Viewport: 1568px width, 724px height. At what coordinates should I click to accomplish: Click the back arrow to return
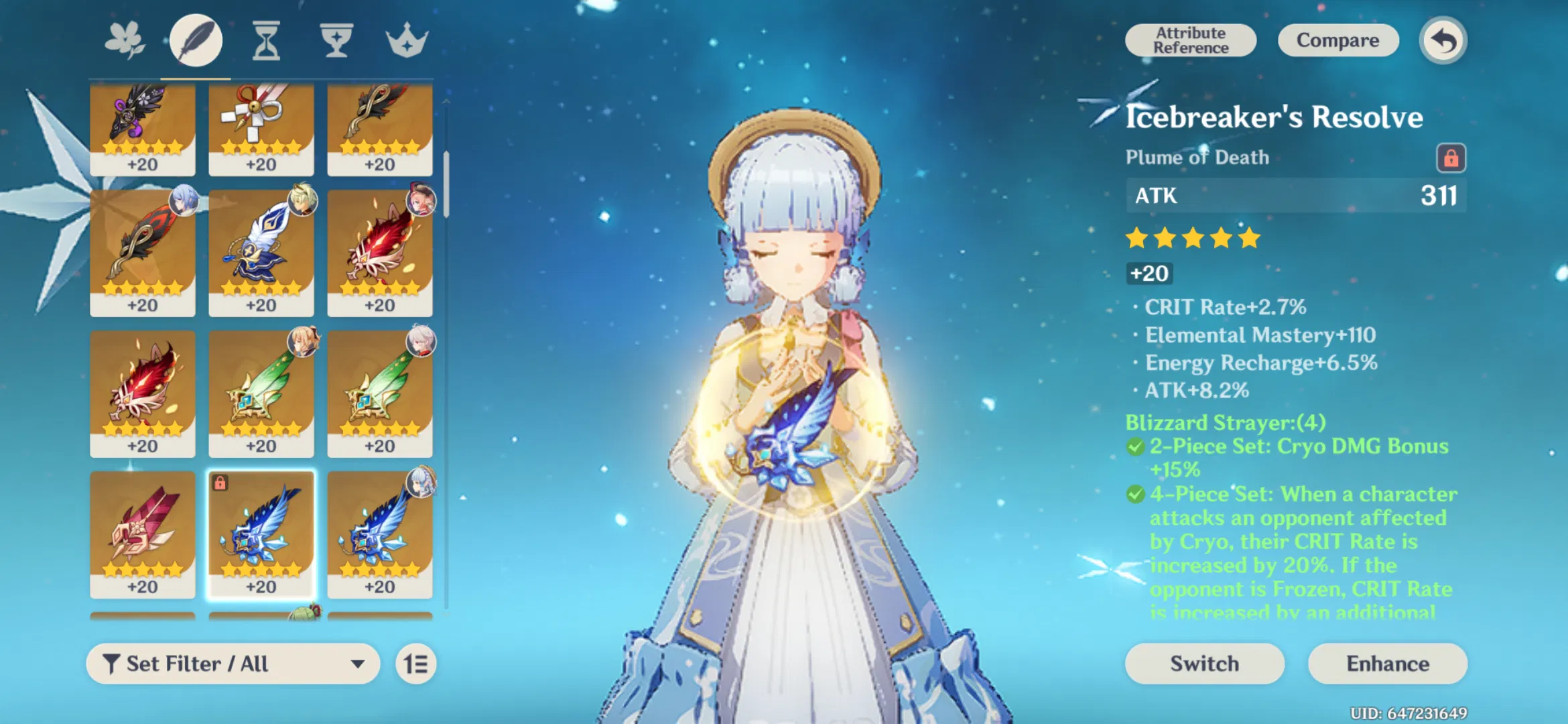click(1442, 41)
